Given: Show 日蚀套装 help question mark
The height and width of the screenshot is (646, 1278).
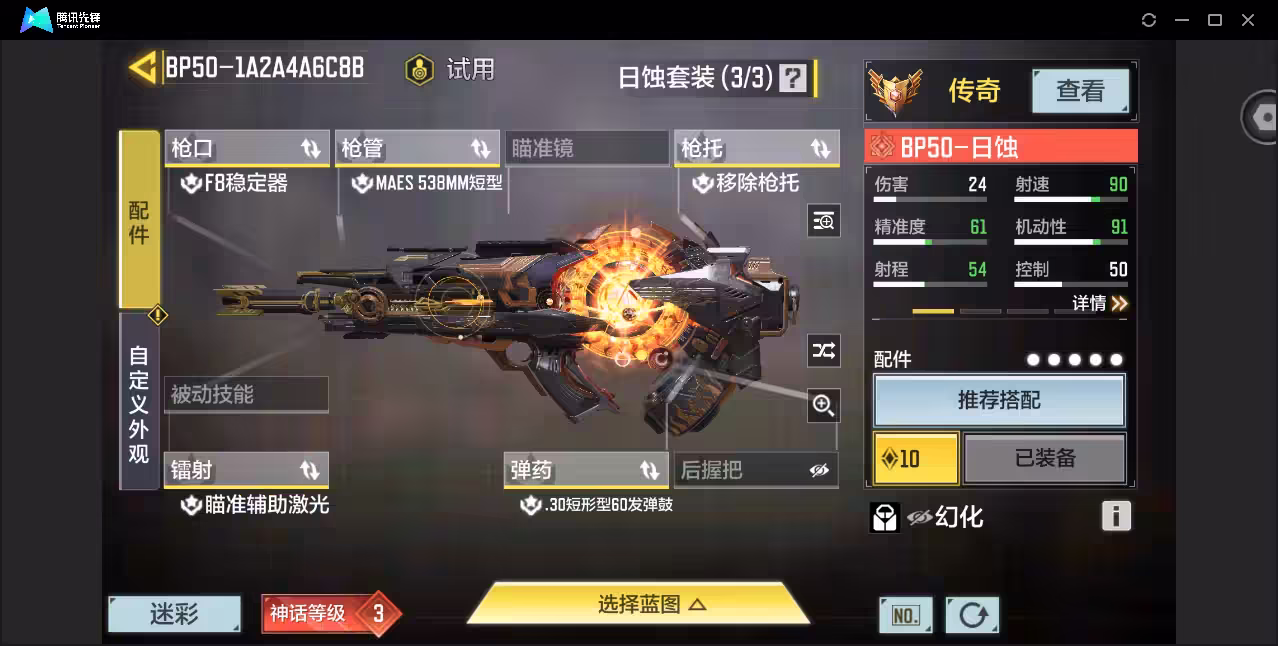Looking at the screenshot, I should click(793, 78).
